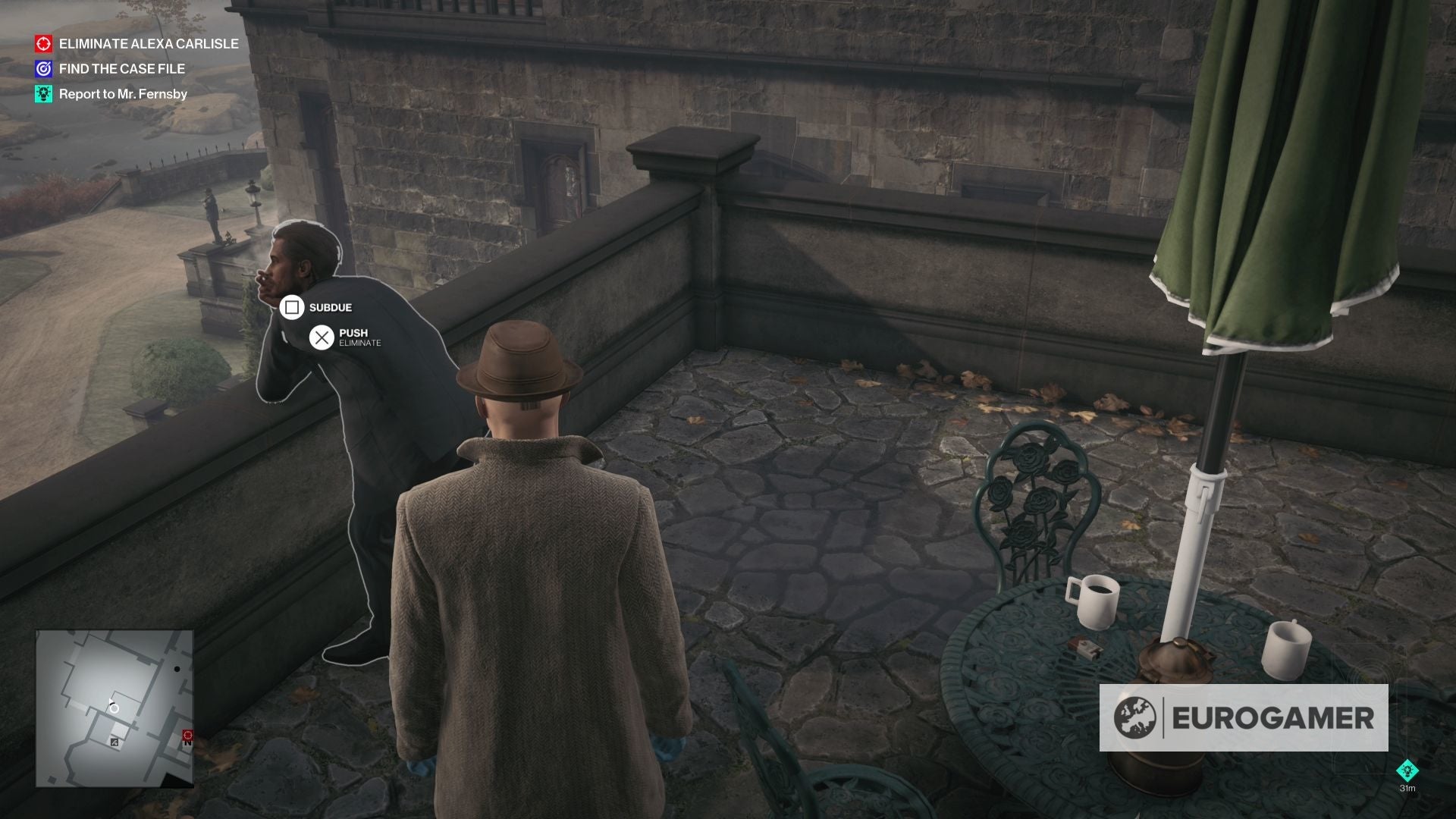
Task: Click the Cross button icon beside Push
Action: click(x=322, y=337)
